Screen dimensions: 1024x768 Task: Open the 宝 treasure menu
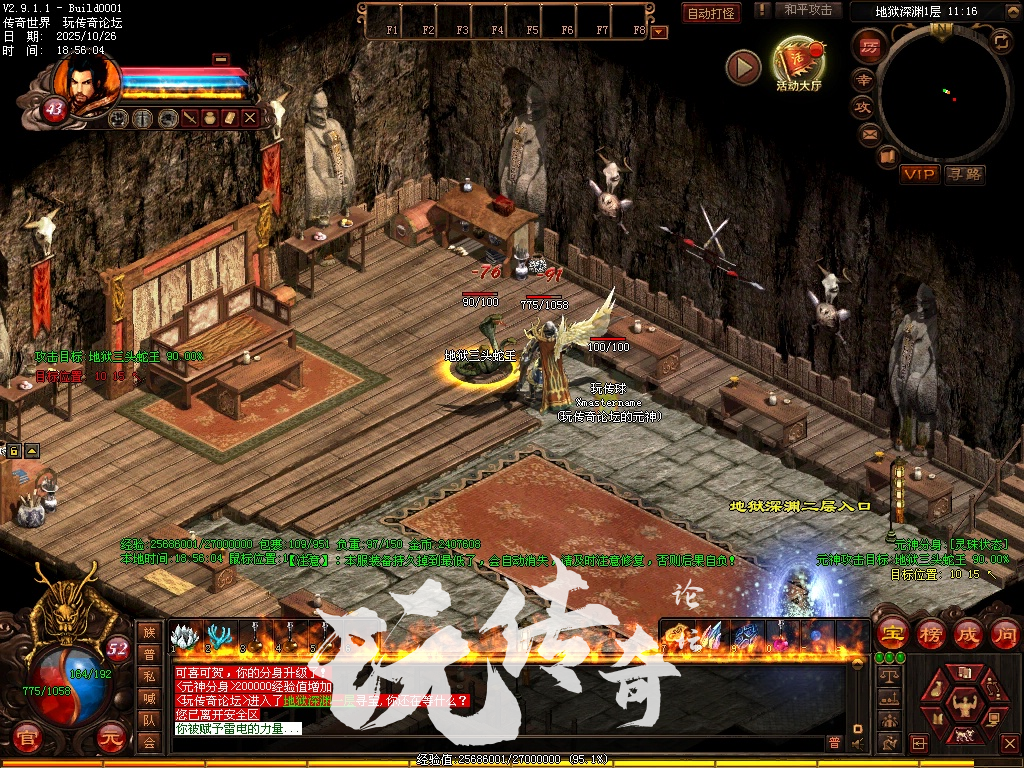[891, 633]
